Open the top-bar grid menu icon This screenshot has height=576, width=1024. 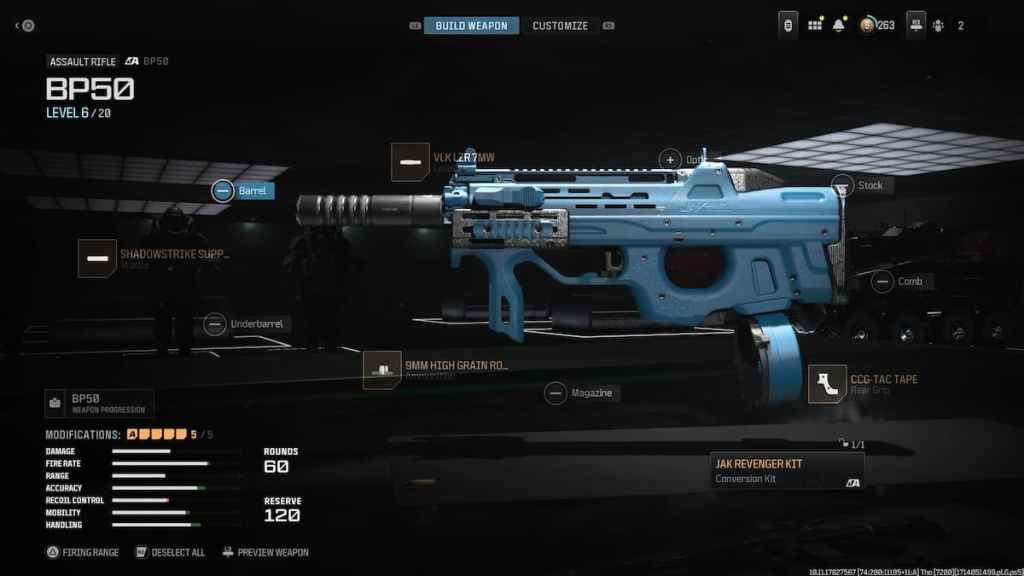pyautogui.click(x=814, y=25)
